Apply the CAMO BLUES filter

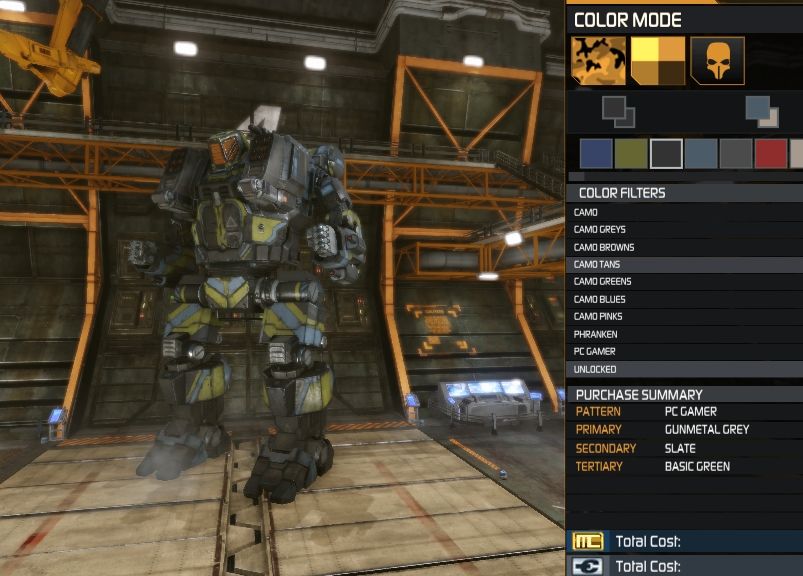tap(600, 299)
